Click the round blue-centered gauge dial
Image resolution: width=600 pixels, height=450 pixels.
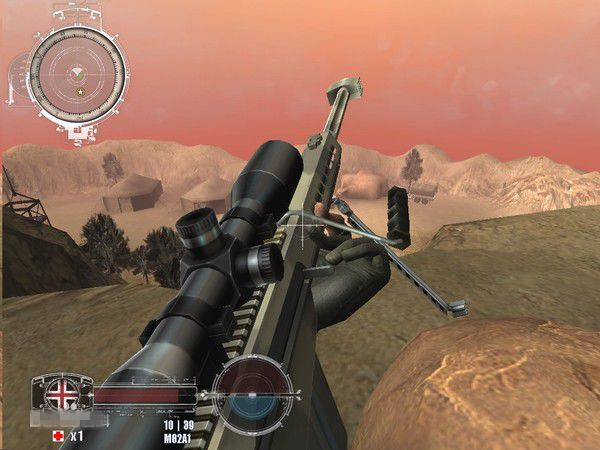point(254,395)
